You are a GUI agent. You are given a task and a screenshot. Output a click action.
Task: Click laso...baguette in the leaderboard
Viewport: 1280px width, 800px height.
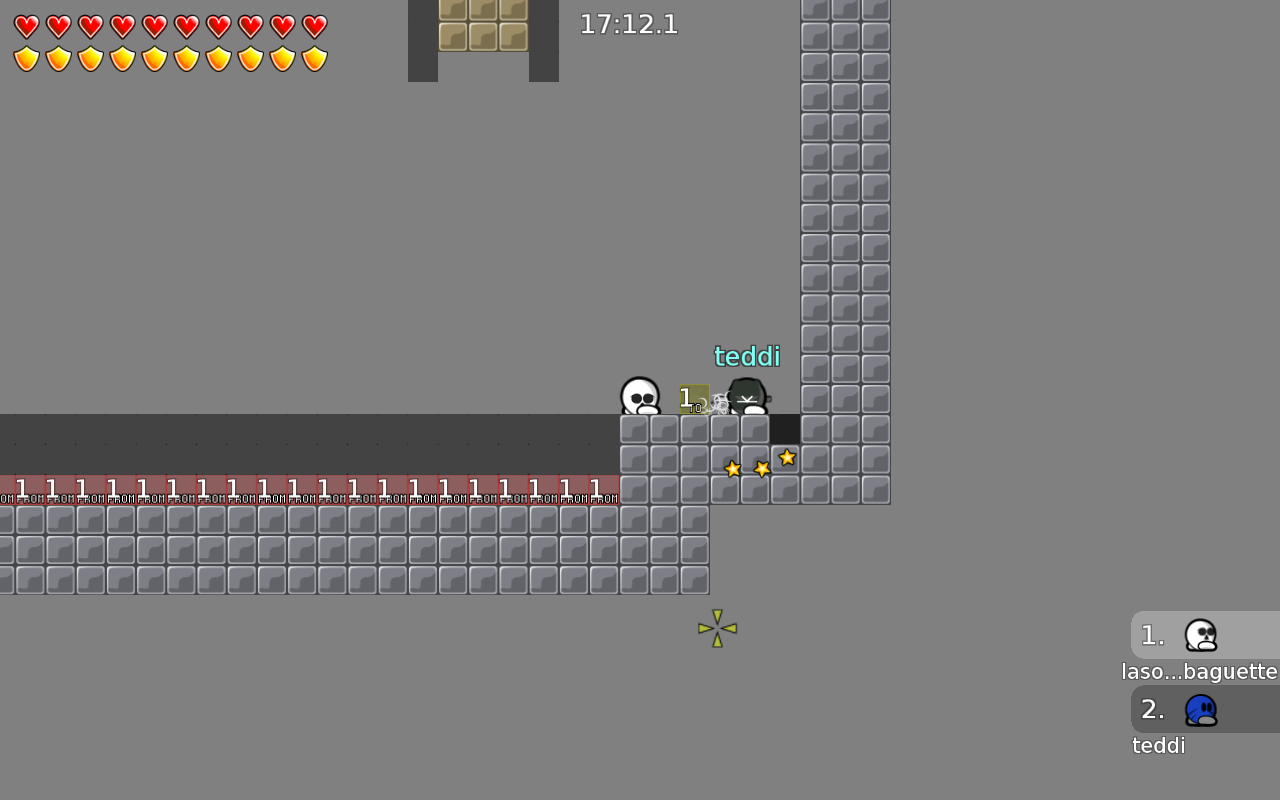[x=1199, y=671]
